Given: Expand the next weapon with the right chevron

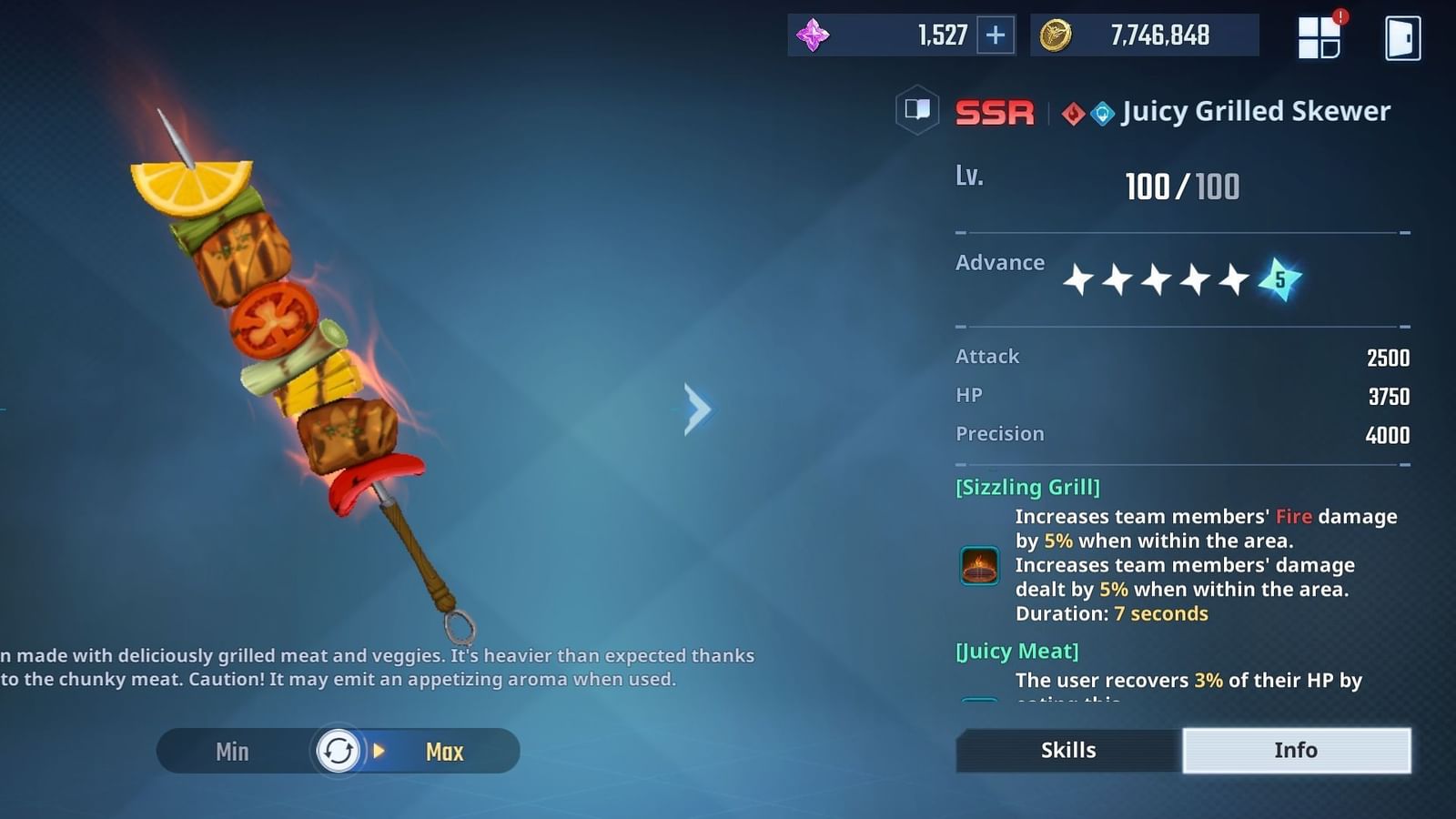Looking at the screenshot, I should click(x=697, y=409).
